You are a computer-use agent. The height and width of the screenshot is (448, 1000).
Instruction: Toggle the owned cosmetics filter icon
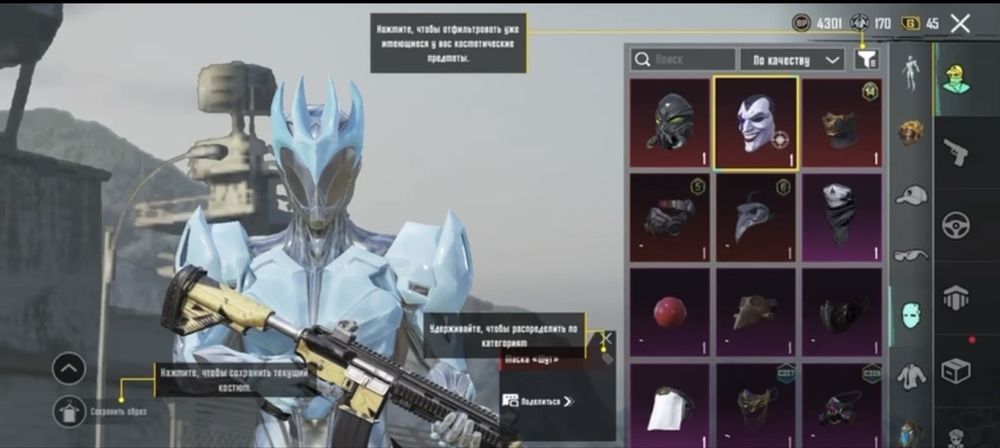pyautogui.click(x=866, y=60)
